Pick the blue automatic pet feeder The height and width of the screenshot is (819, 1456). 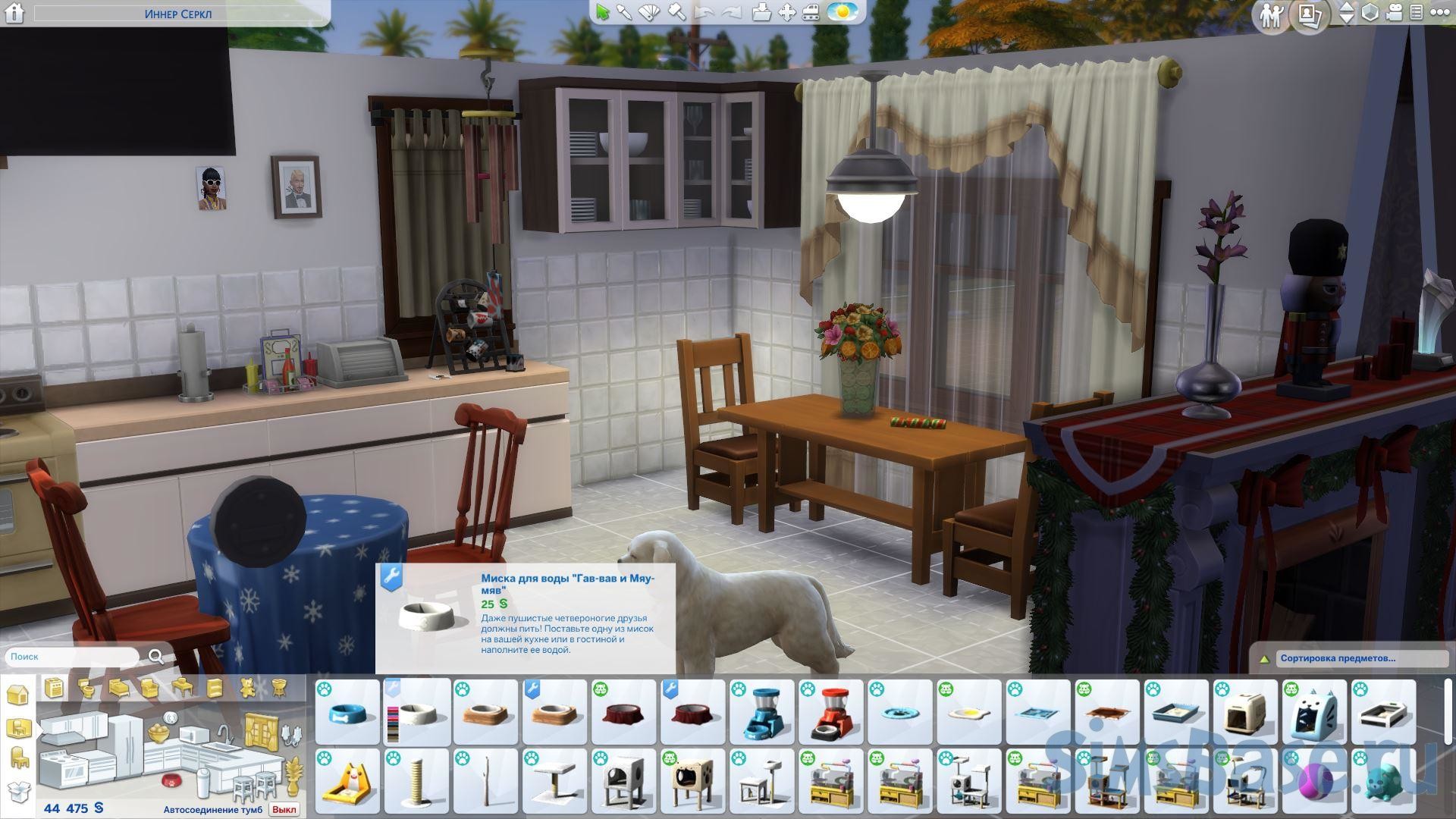(x=761, y=712)
